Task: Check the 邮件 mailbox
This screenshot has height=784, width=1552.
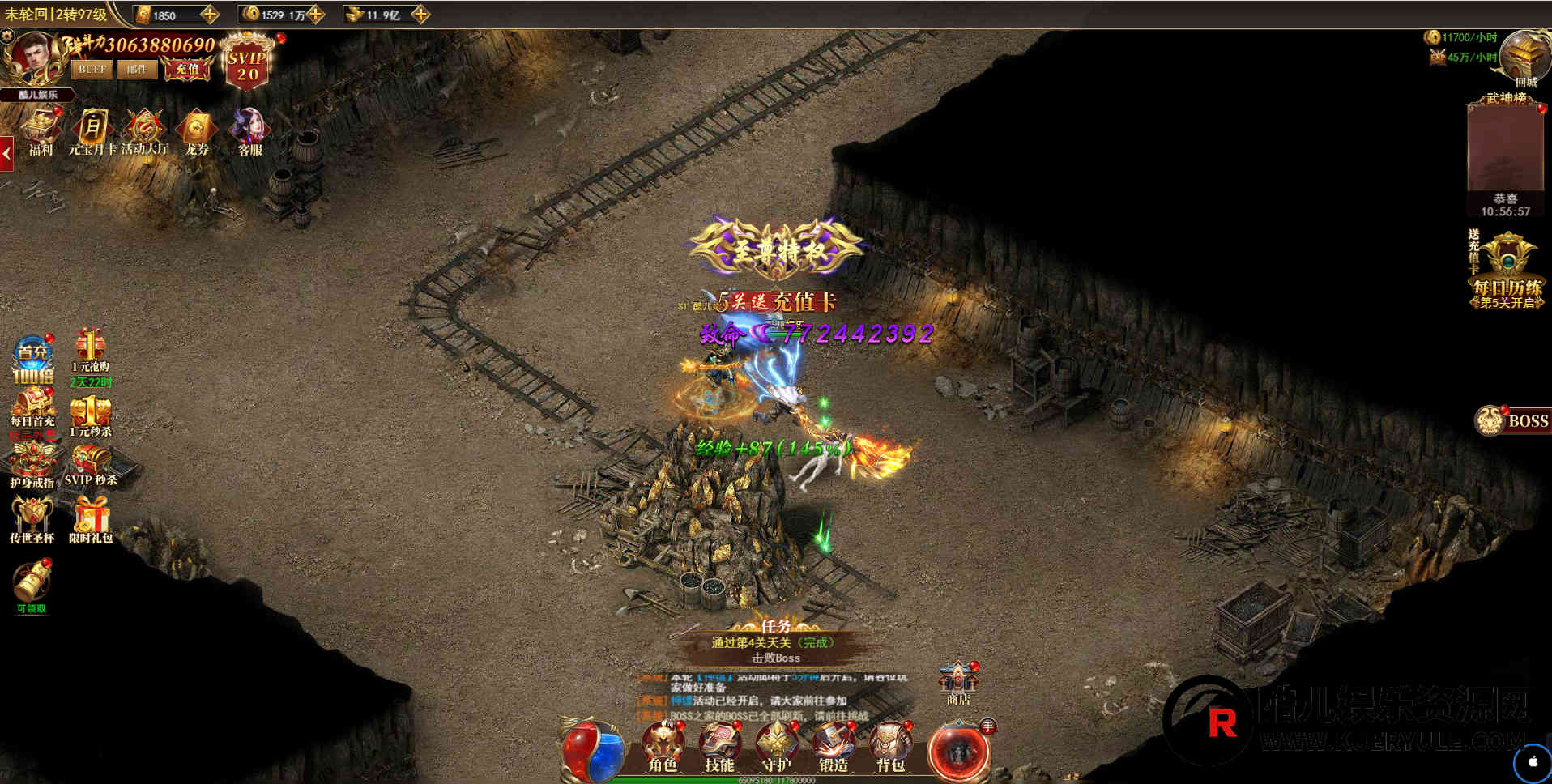Action: coord(137,70)
